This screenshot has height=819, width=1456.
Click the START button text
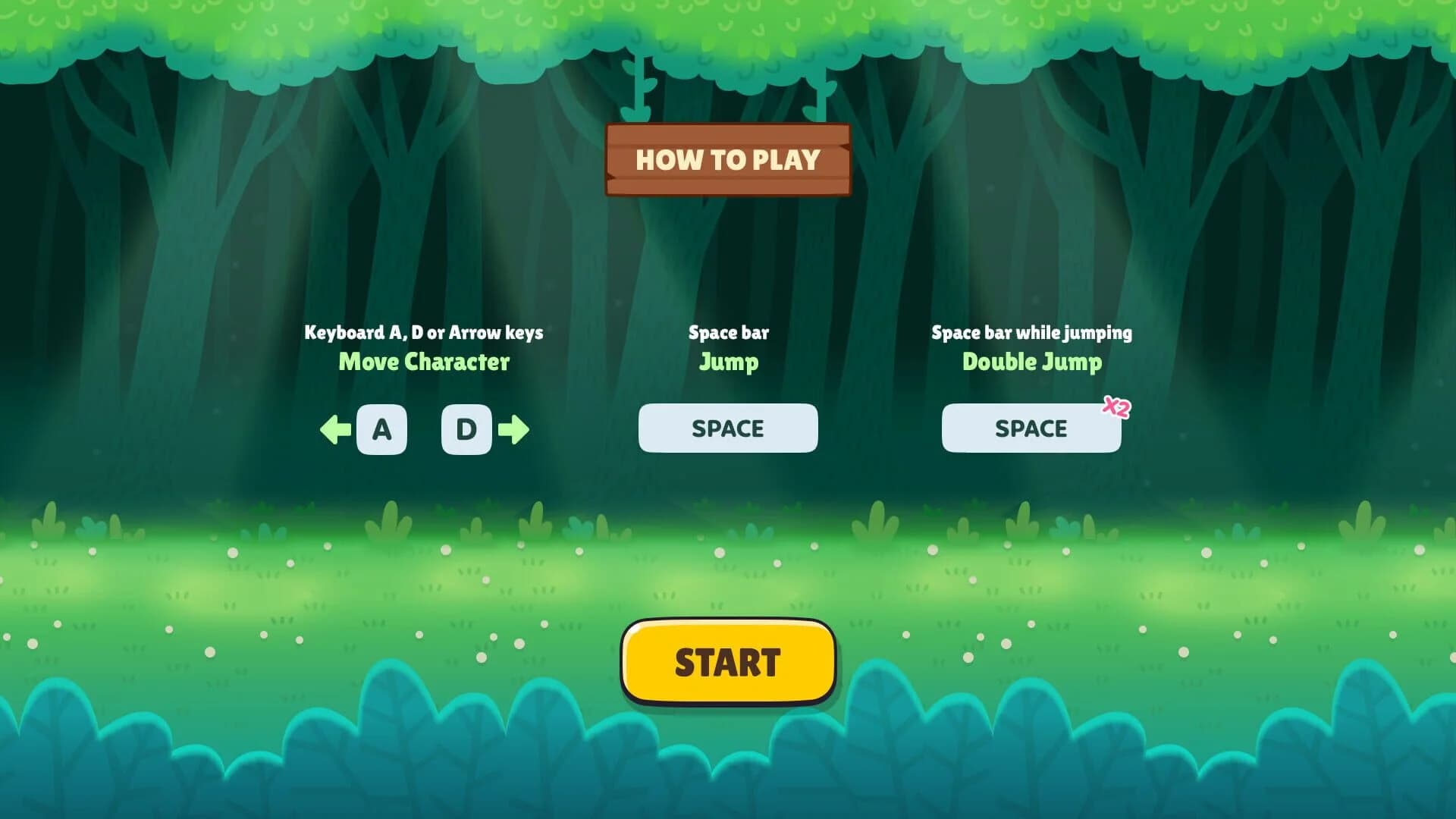pyautogui.click(x=727, y=660)
